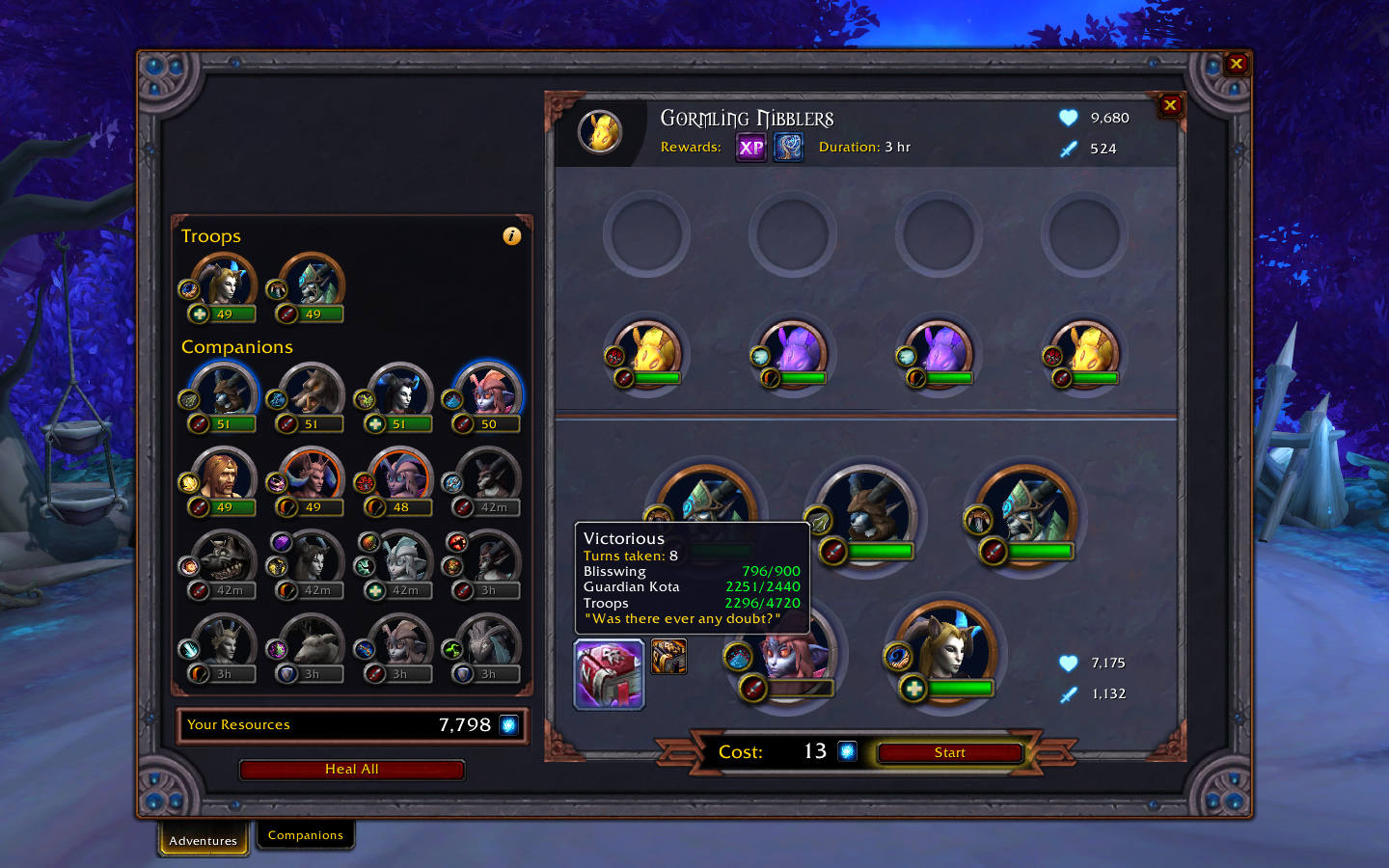The width and height of the screenshot is (1389, 868).
Task: Click the Your Resources anima counter
Action: 352,724
